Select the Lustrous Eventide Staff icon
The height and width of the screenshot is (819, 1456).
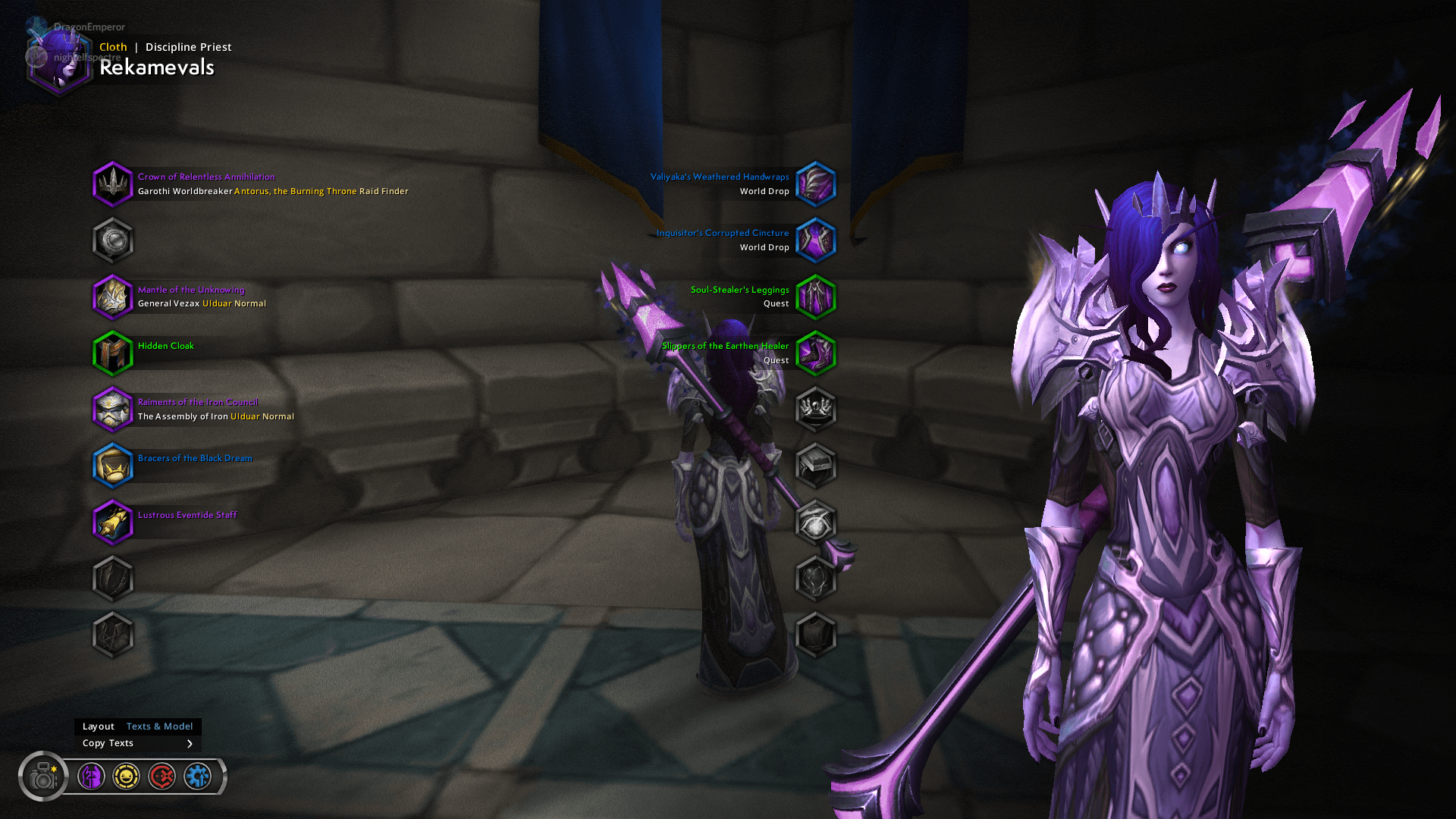click(x=113, y=522)
